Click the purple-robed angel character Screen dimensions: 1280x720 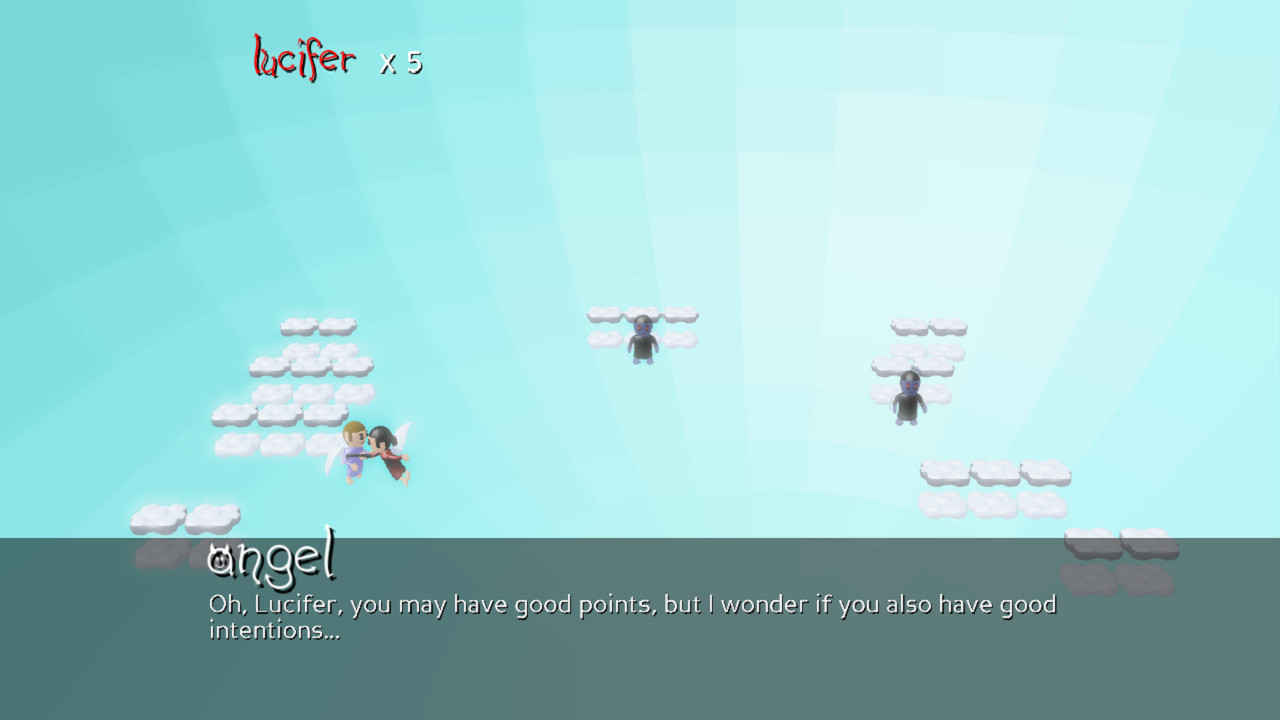pyautogui.click(x=355, y=450)
